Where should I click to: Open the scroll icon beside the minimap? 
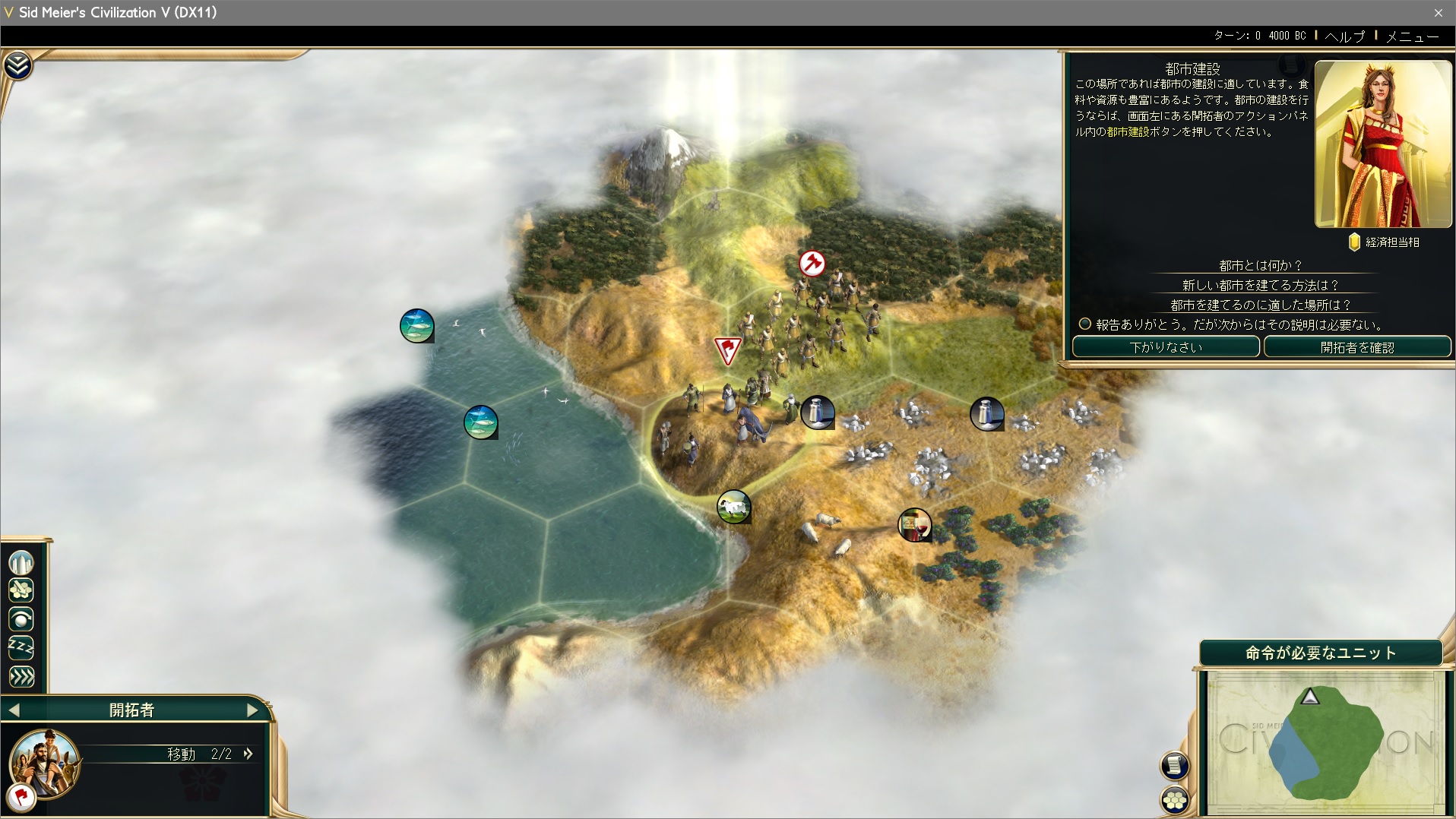1174,765
